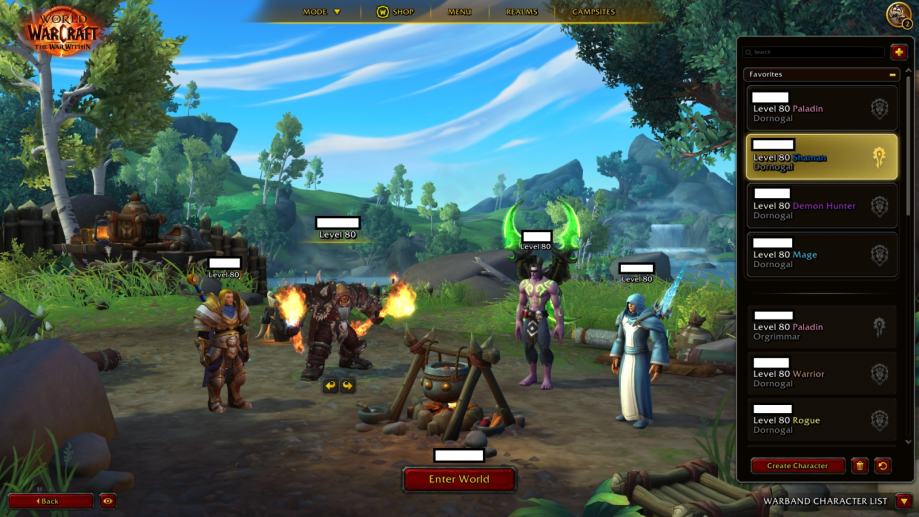Open the Shop

(394, 12)
